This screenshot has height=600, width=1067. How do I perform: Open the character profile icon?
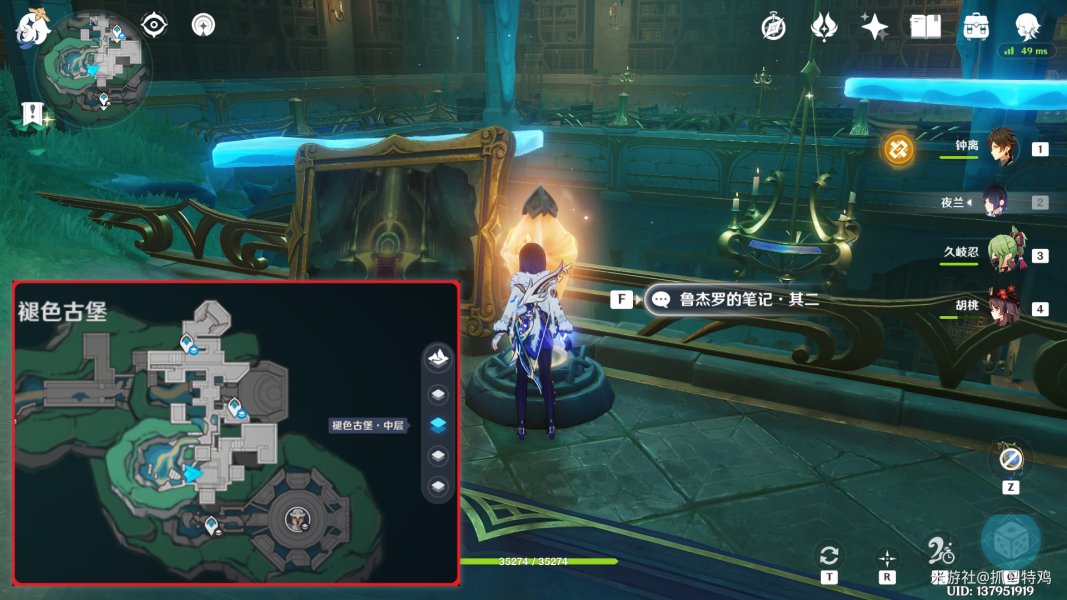pos(1026,27)
